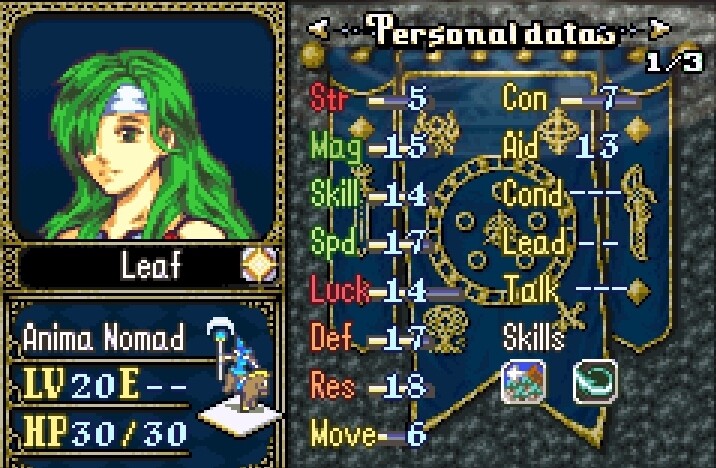Viewport: 716px width, 468px height.
Task: Select the Str stat entry
Action: pos(368,98)
